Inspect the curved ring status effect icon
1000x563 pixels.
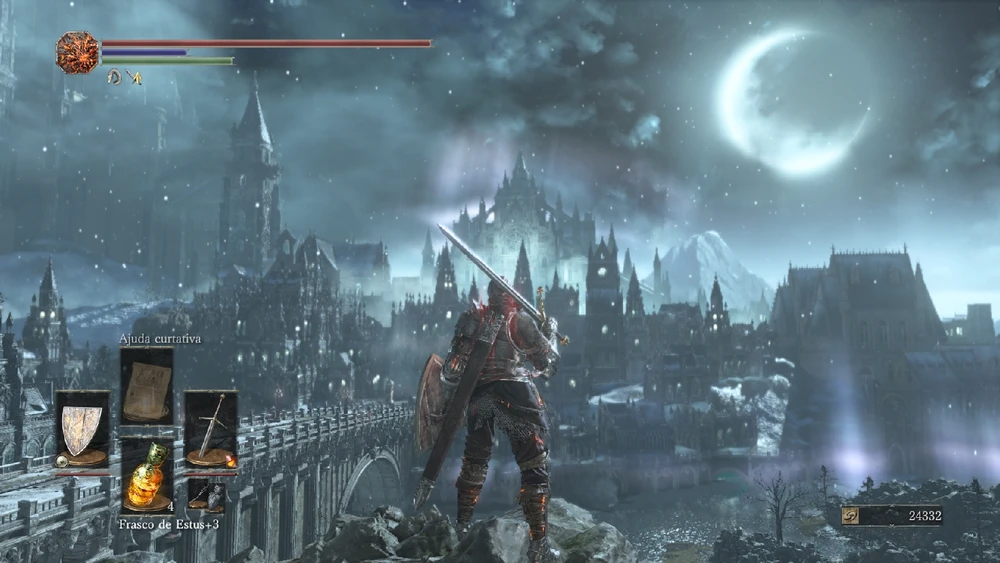pyautogui.click(x=114, y=77)
